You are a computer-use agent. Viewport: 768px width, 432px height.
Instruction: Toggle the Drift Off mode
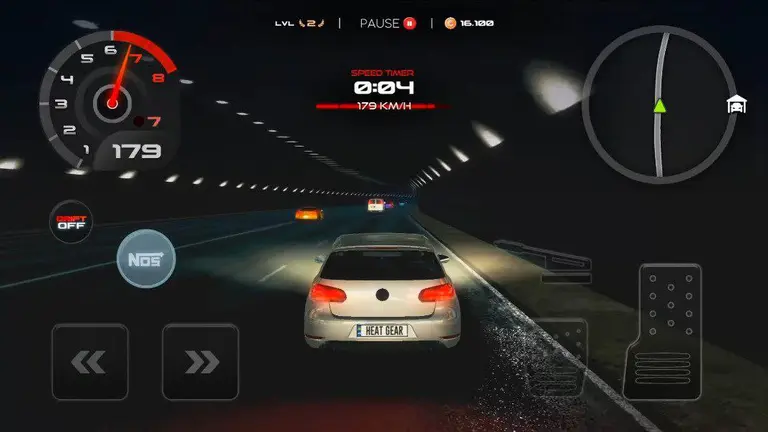tap(69, 221)
